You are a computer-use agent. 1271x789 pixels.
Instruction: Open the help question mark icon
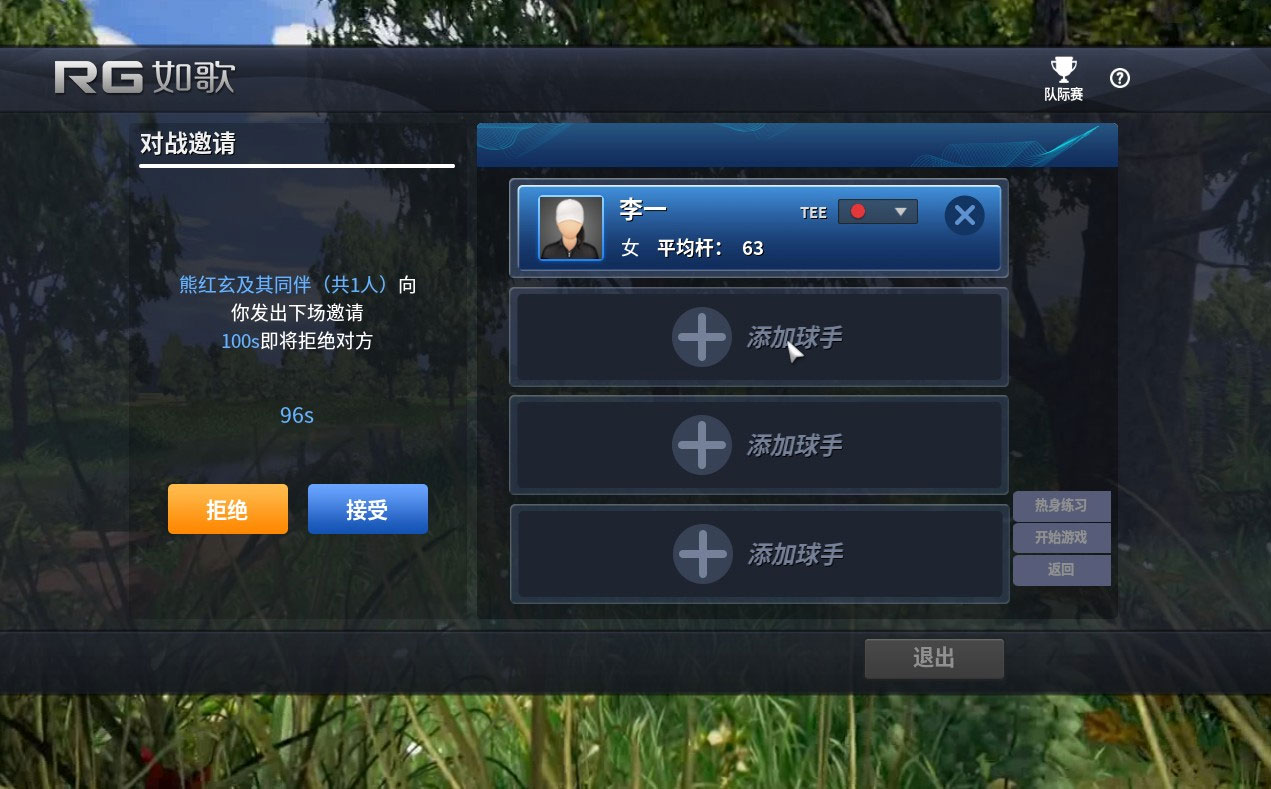pyautogui.click(x=1120, y=78)
